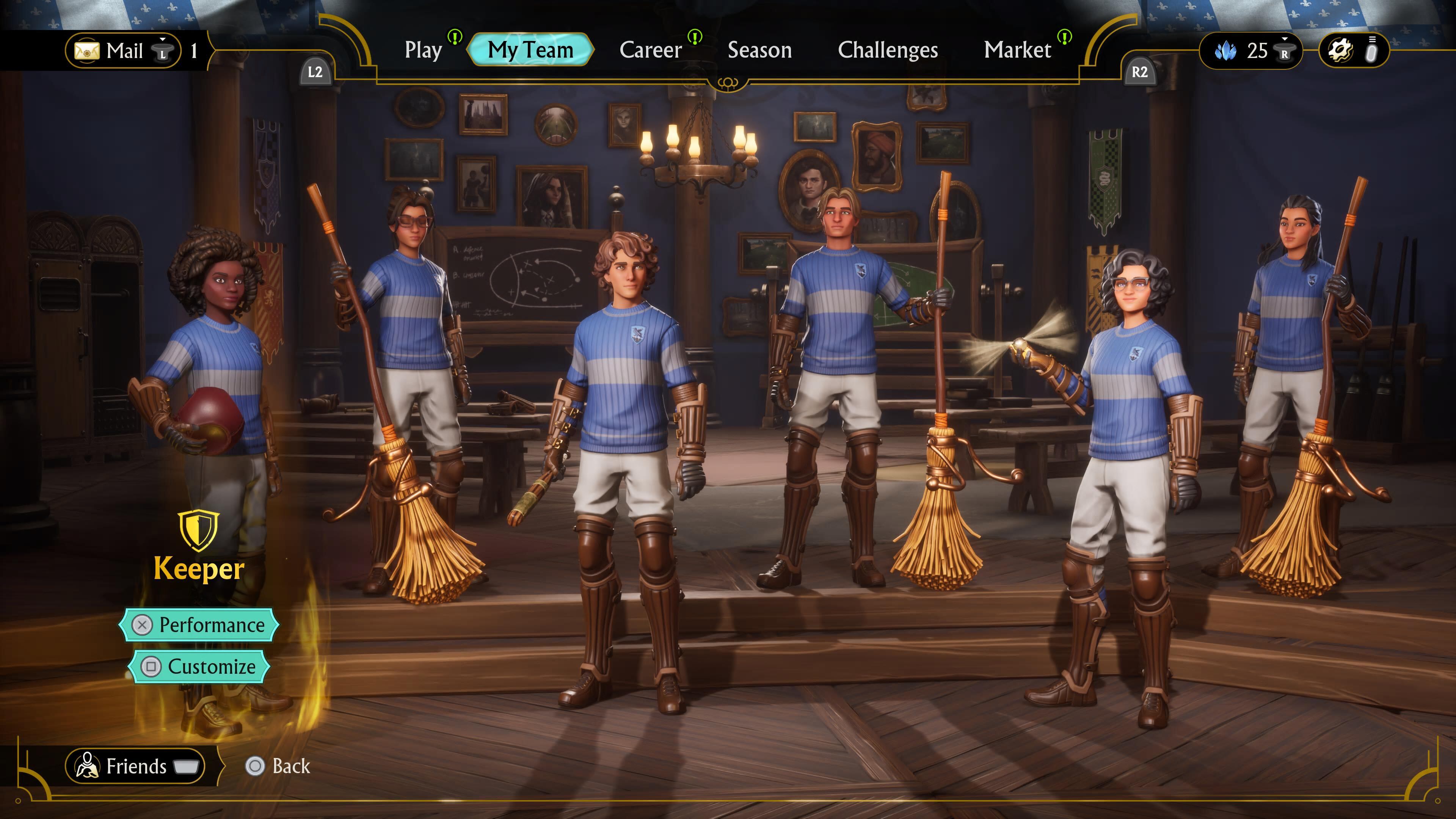1456x819 pixels.
Task: Open the Mail inbox
Action: pyautogui.click(x=123, y=51)
